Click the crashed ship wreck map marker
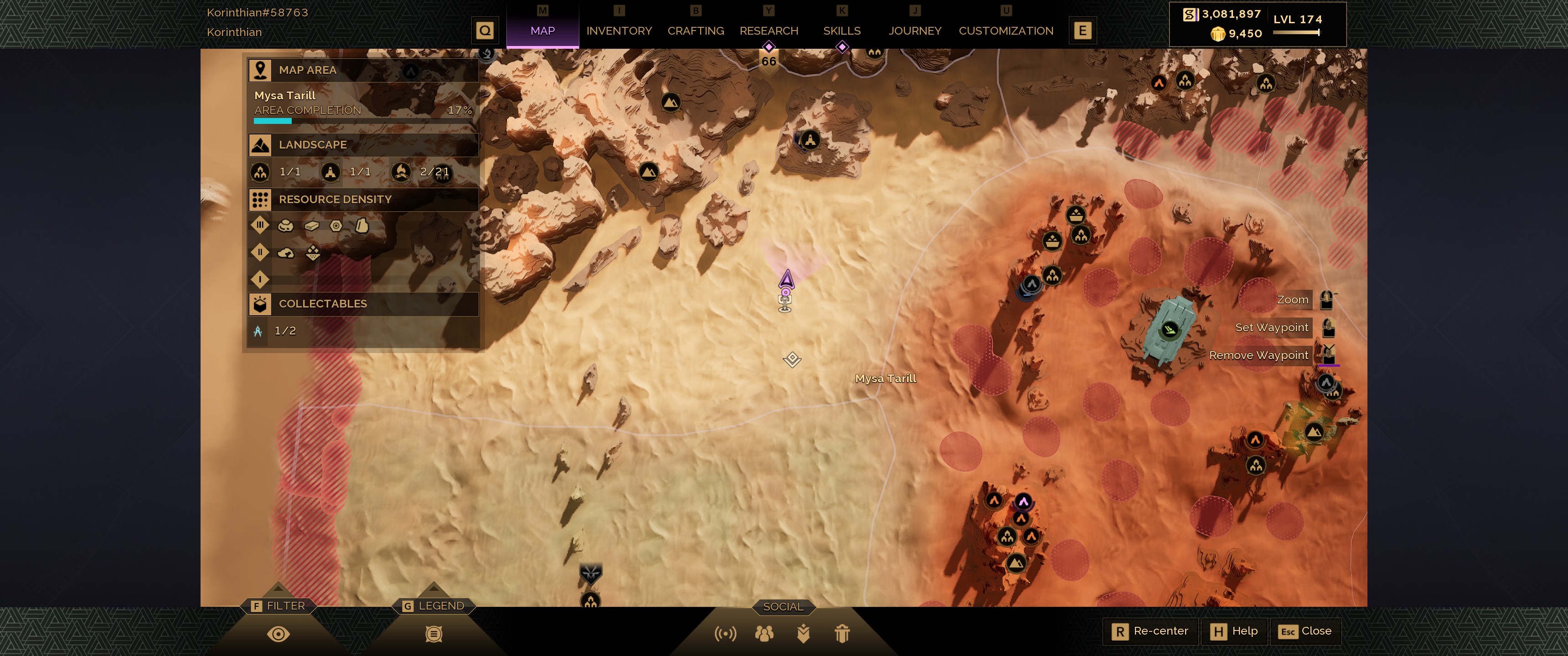 click(1169, 330)
